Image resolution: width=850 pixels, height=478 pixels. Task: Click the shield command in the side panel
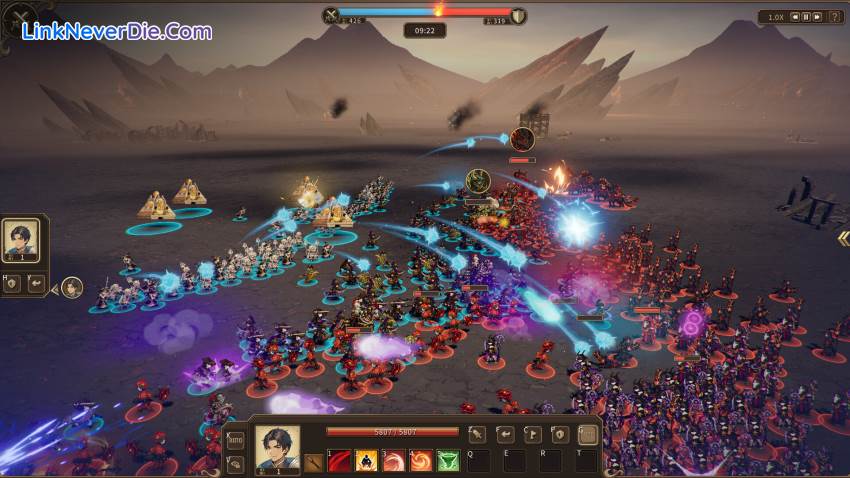coord(11,284)
